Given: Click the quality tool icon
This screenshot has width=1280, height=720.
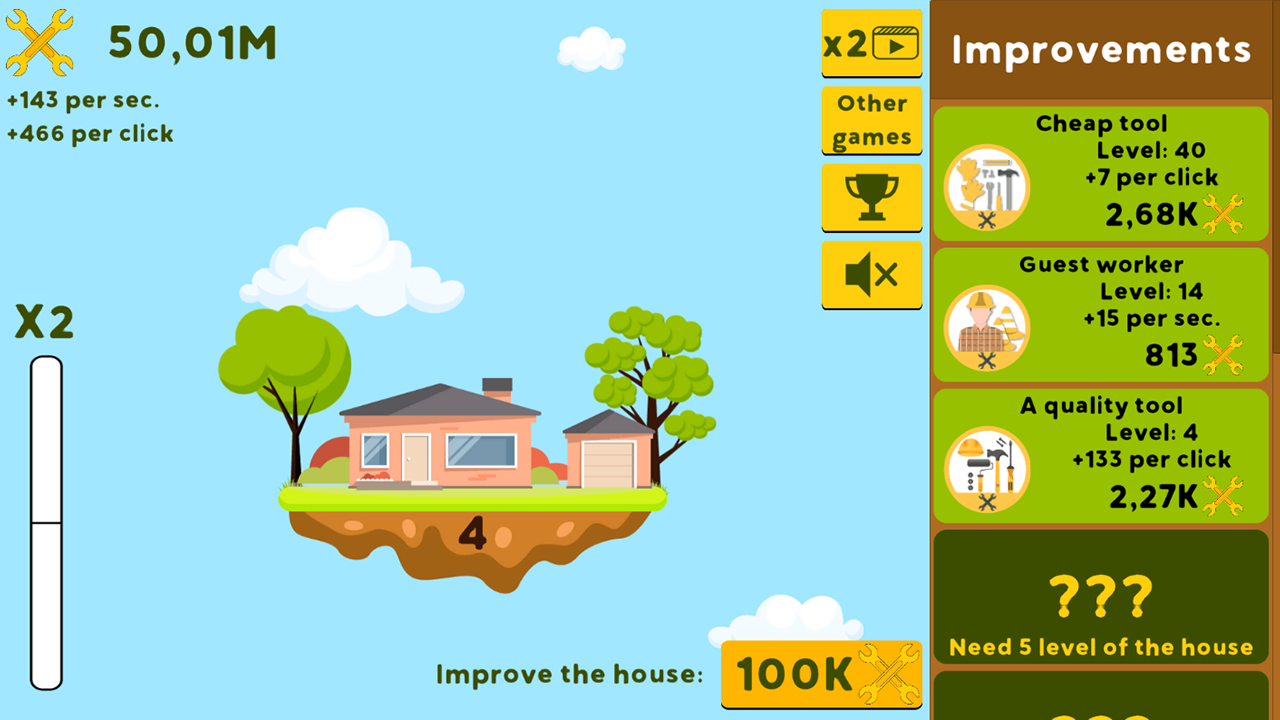Looking at the screenshot, I should (988, 470).
